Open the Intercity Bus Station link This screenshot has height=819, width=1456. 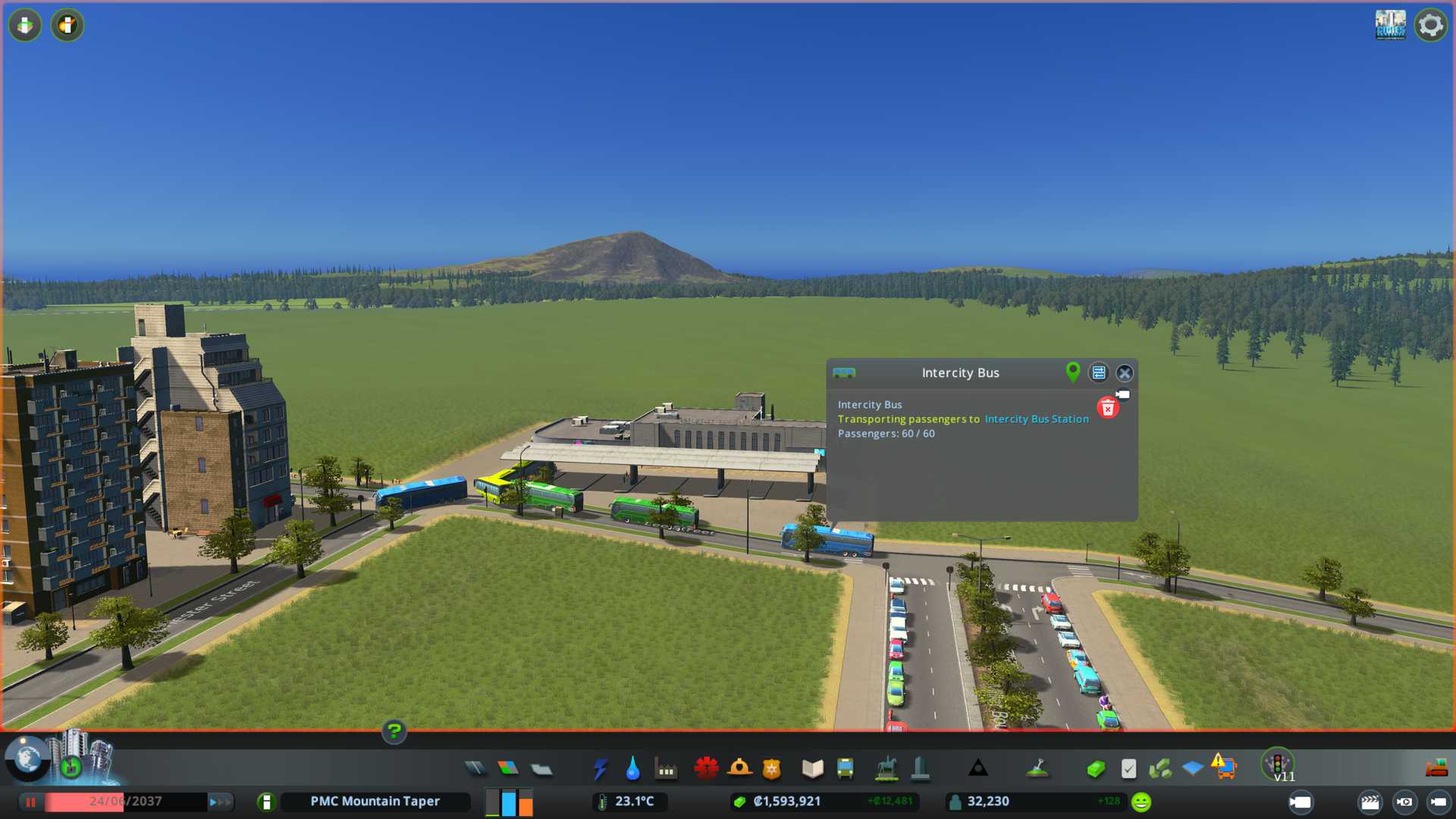pyautogui.click(x=1036, y=419)
